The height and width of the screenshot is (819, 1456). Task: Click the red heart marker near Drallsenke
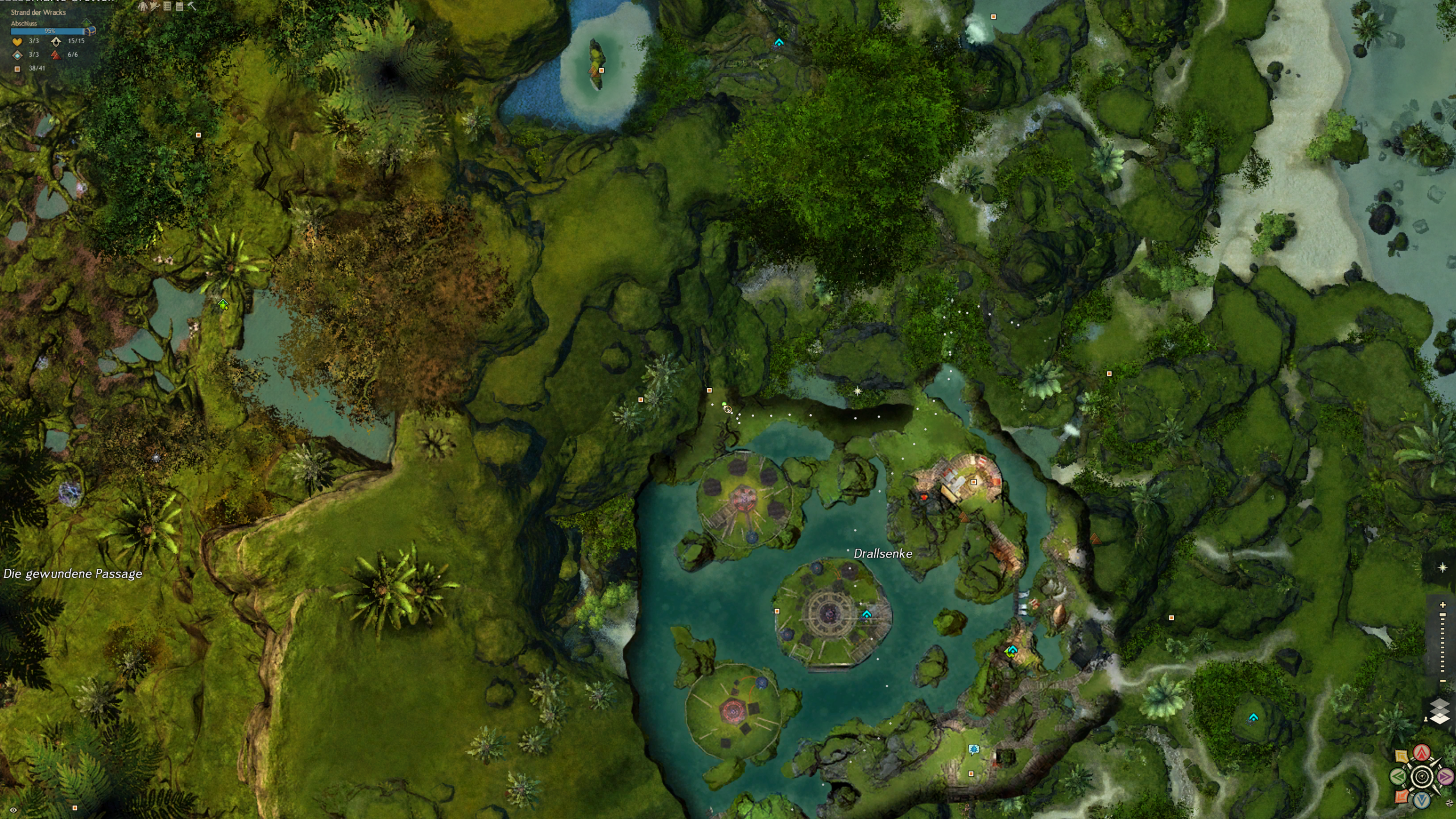pyautogui.click(x=924, y=497)
